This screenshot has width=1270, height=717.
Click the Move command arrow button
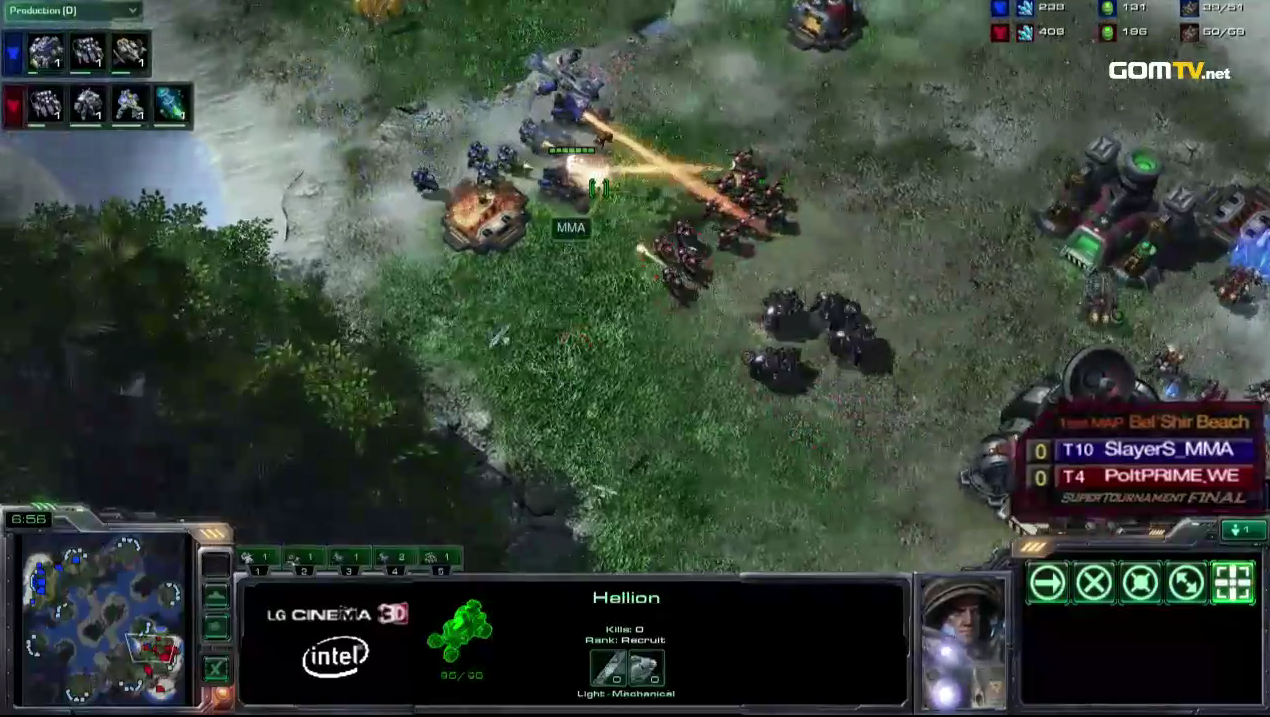[1047, 582]
